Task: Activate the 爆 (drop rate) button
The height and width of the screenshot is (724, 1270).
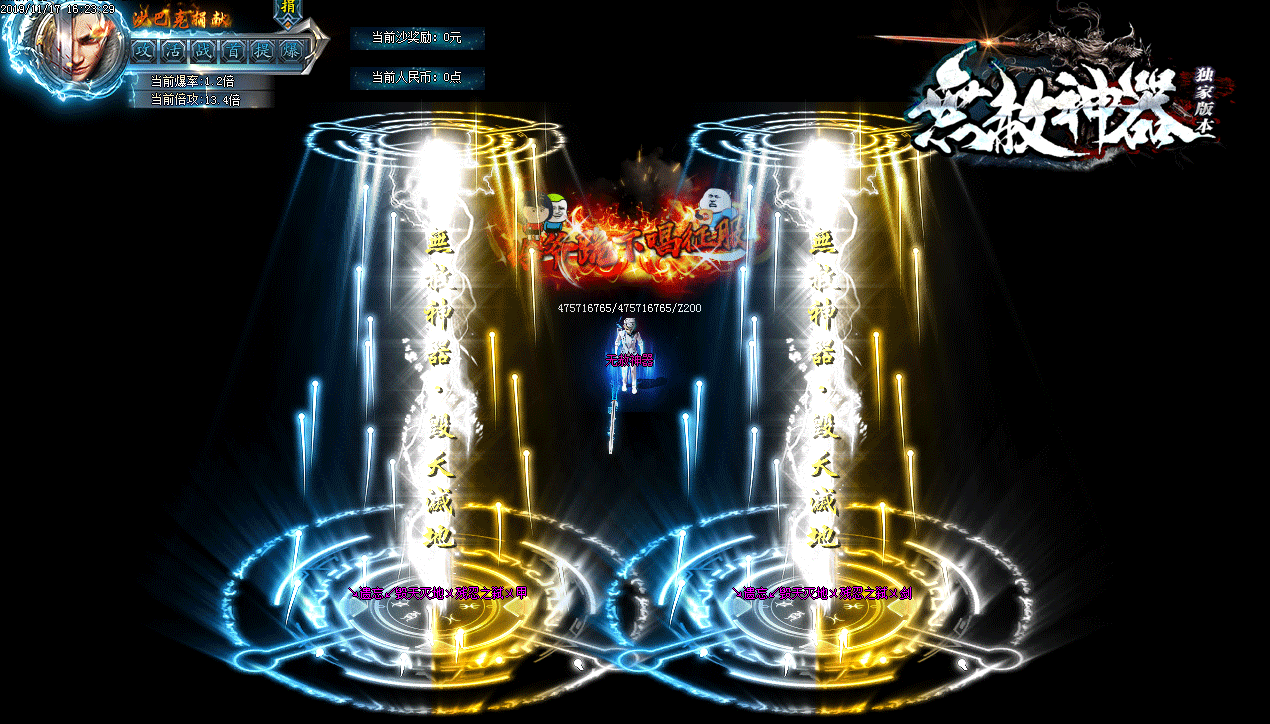Action: (x=291, y=49)
